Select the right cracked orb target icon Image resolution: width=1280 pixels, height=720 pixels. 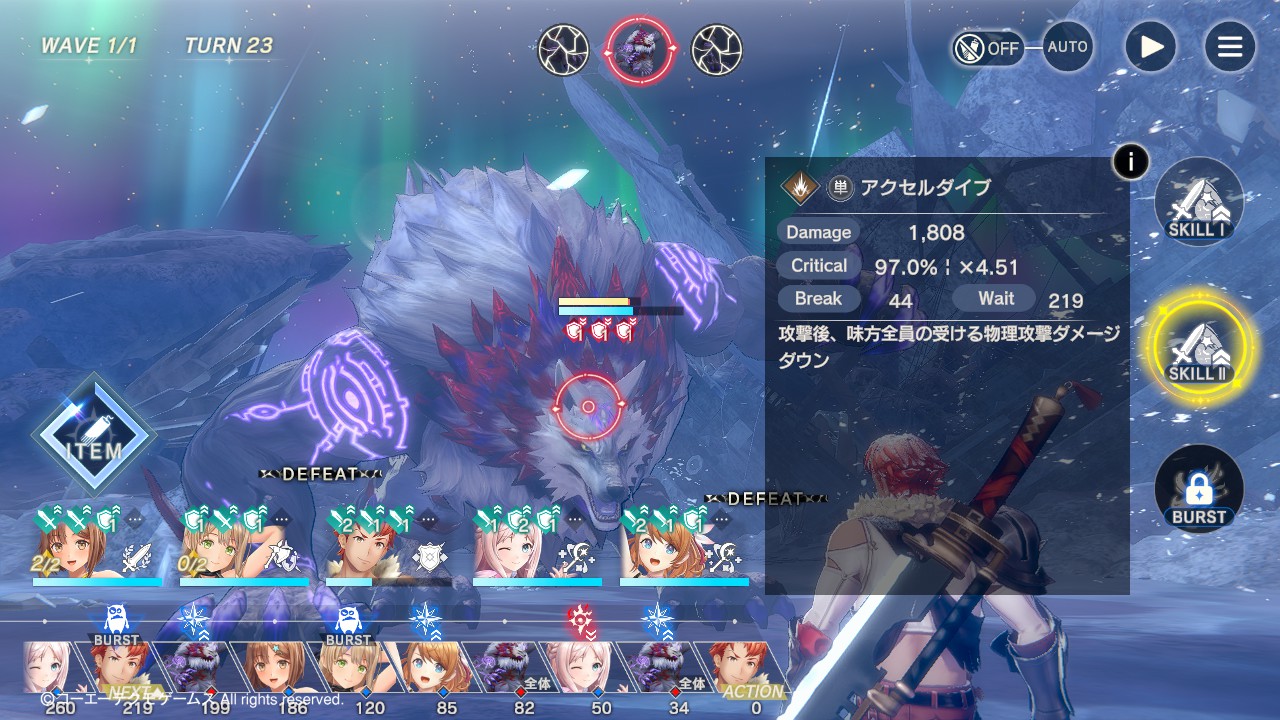tap(717, 50)
